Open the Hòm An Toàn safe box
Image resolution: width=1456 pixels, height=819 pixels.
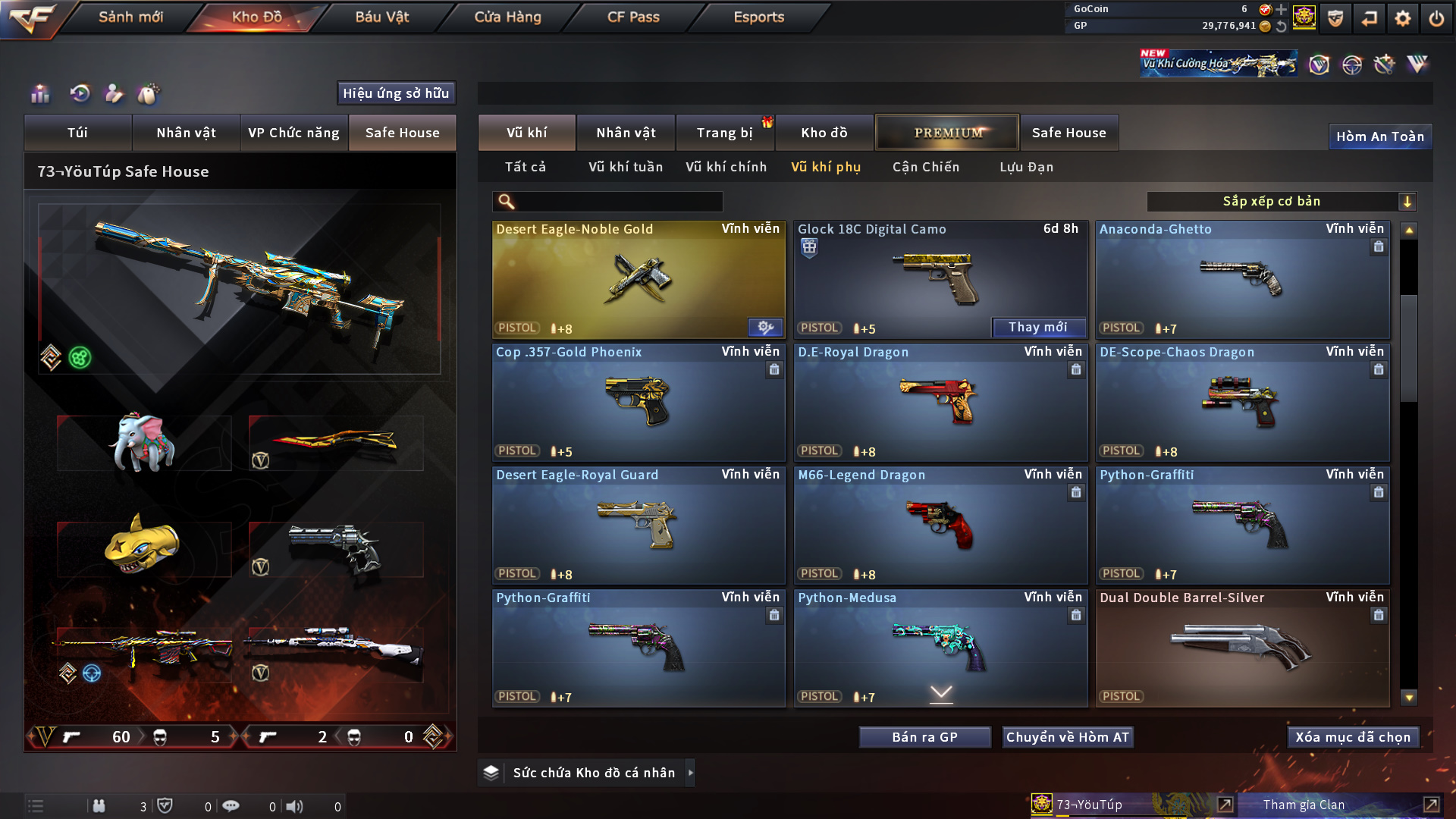tap(1379, 136)
